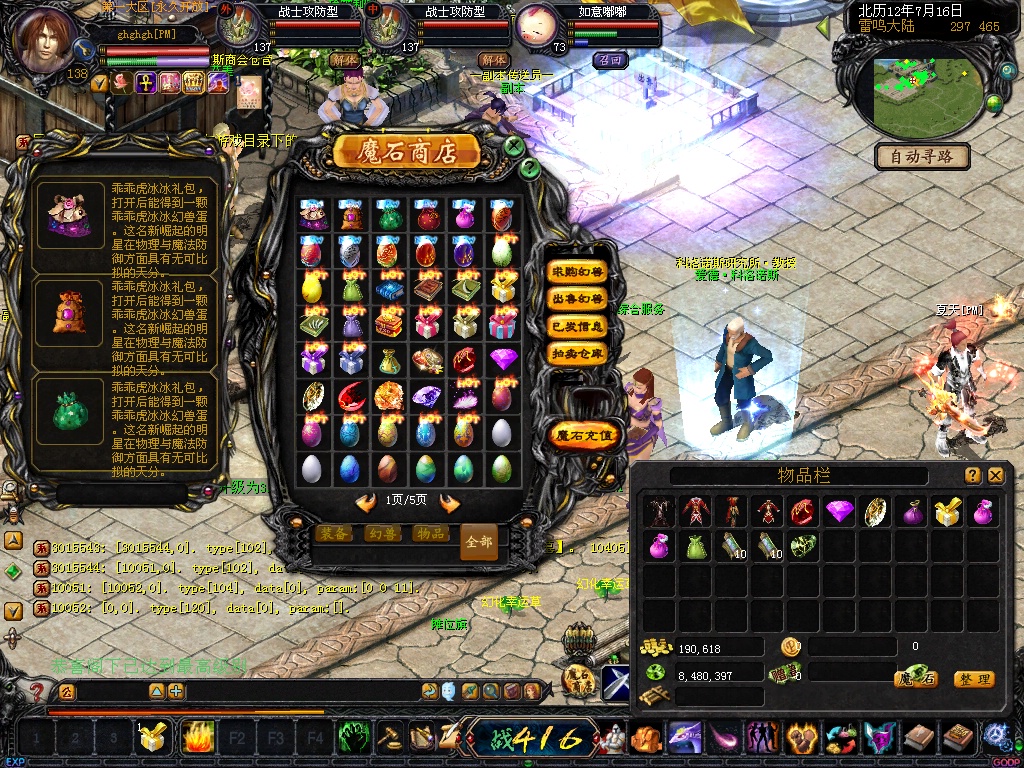Activate the flame skill on the hotbar
The width and height of the screenshot is (1024, 768).
pyautogui.click(x=197, y=738)
